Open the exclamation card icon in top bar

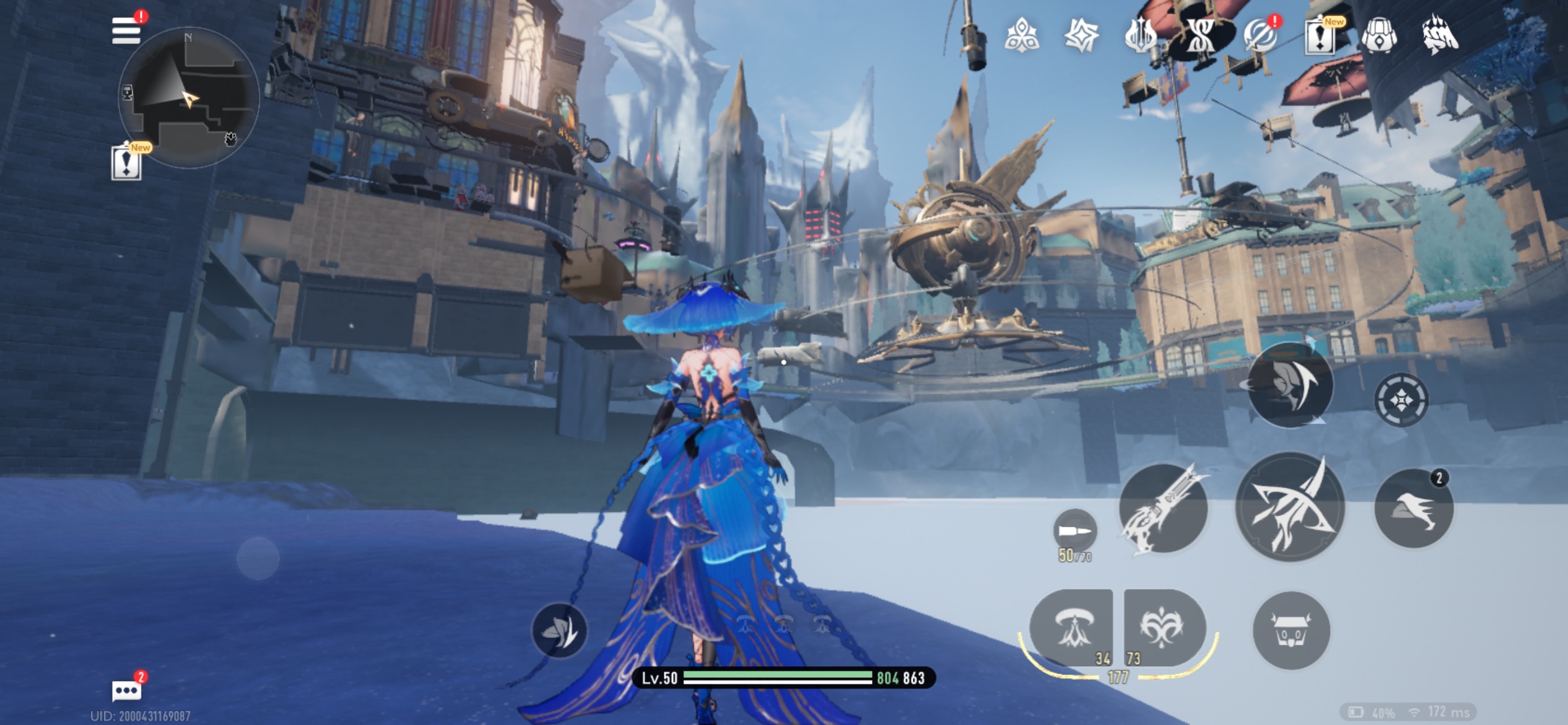point(1320,37)
